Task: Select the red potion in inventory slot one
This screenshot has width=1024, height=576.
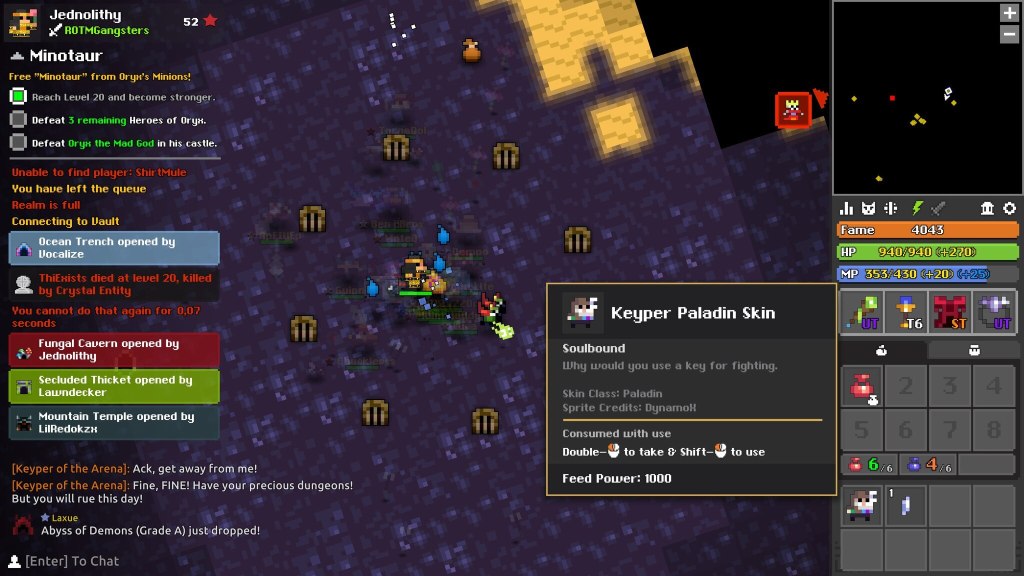Action: (x=860, y=385)
